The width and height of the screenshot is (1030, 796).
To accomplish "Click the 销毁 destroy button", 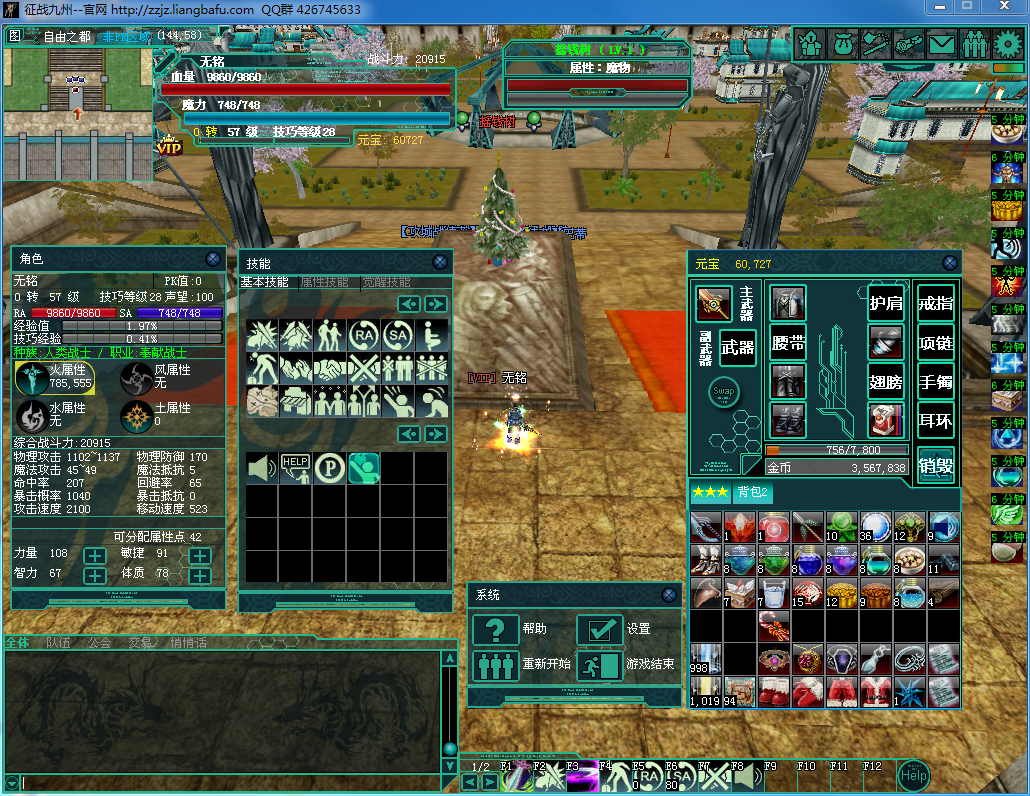I will click(936, 465).
